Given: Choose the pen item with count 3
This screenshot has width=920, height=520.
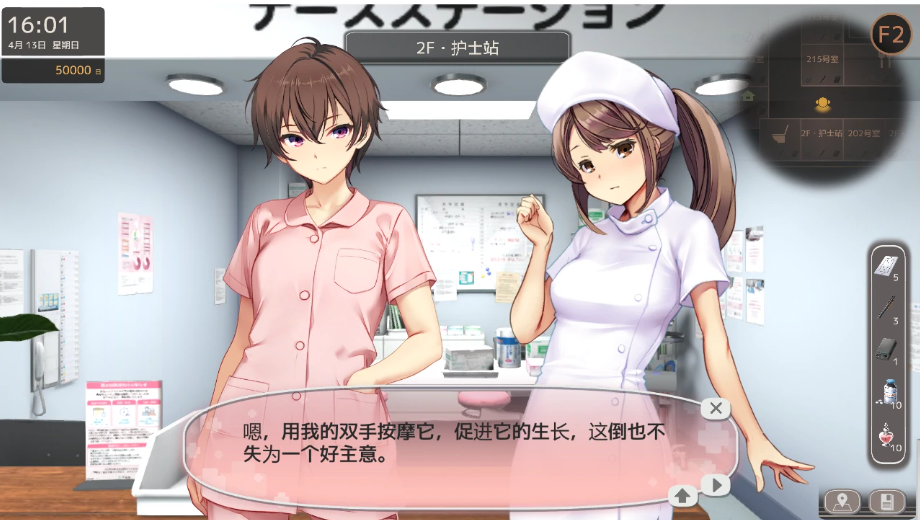Looking at the screenshot, I should pos(885,308).
